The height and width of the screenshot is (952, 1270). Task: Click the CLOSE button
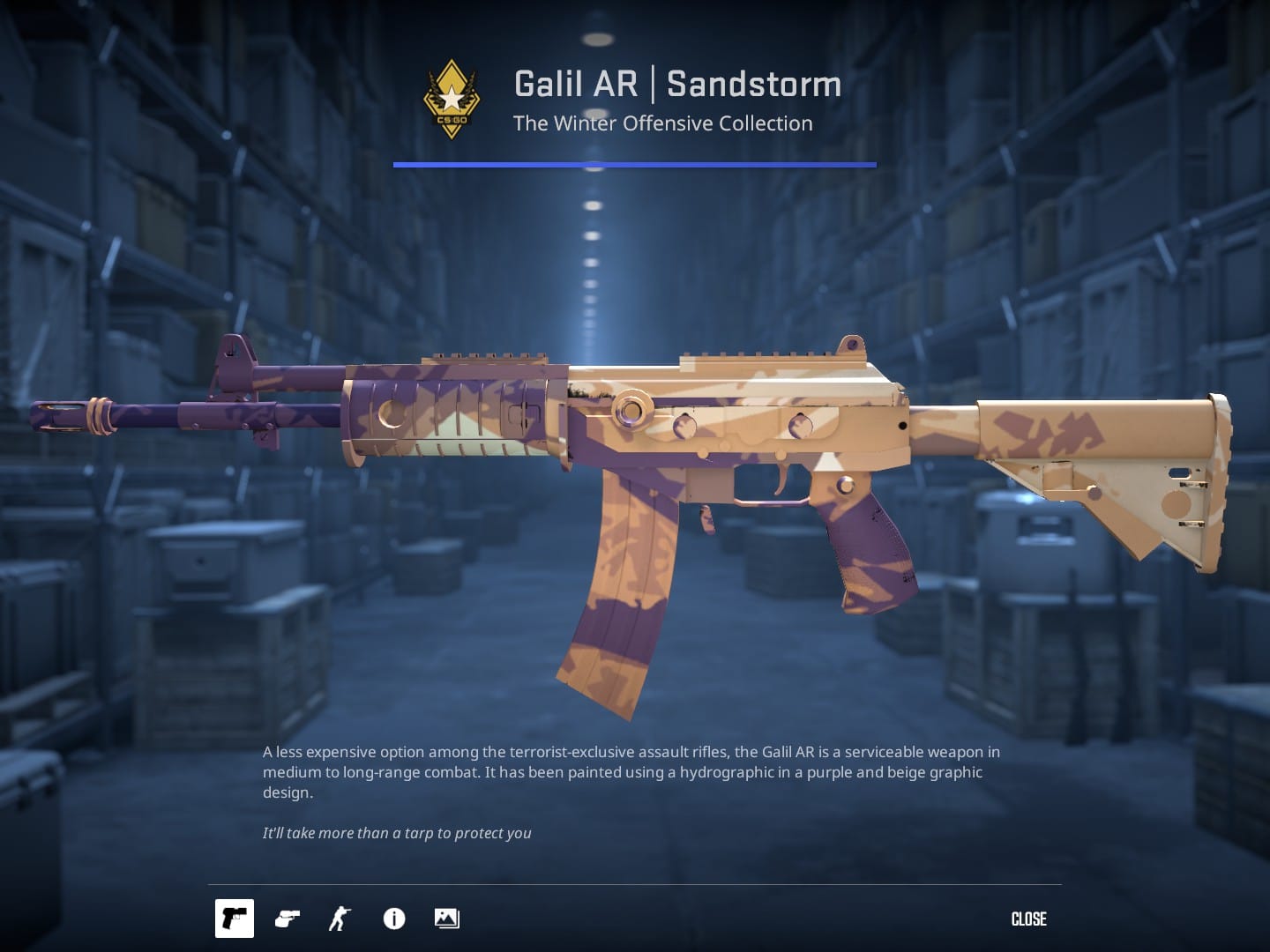(x=1028, y=919)
